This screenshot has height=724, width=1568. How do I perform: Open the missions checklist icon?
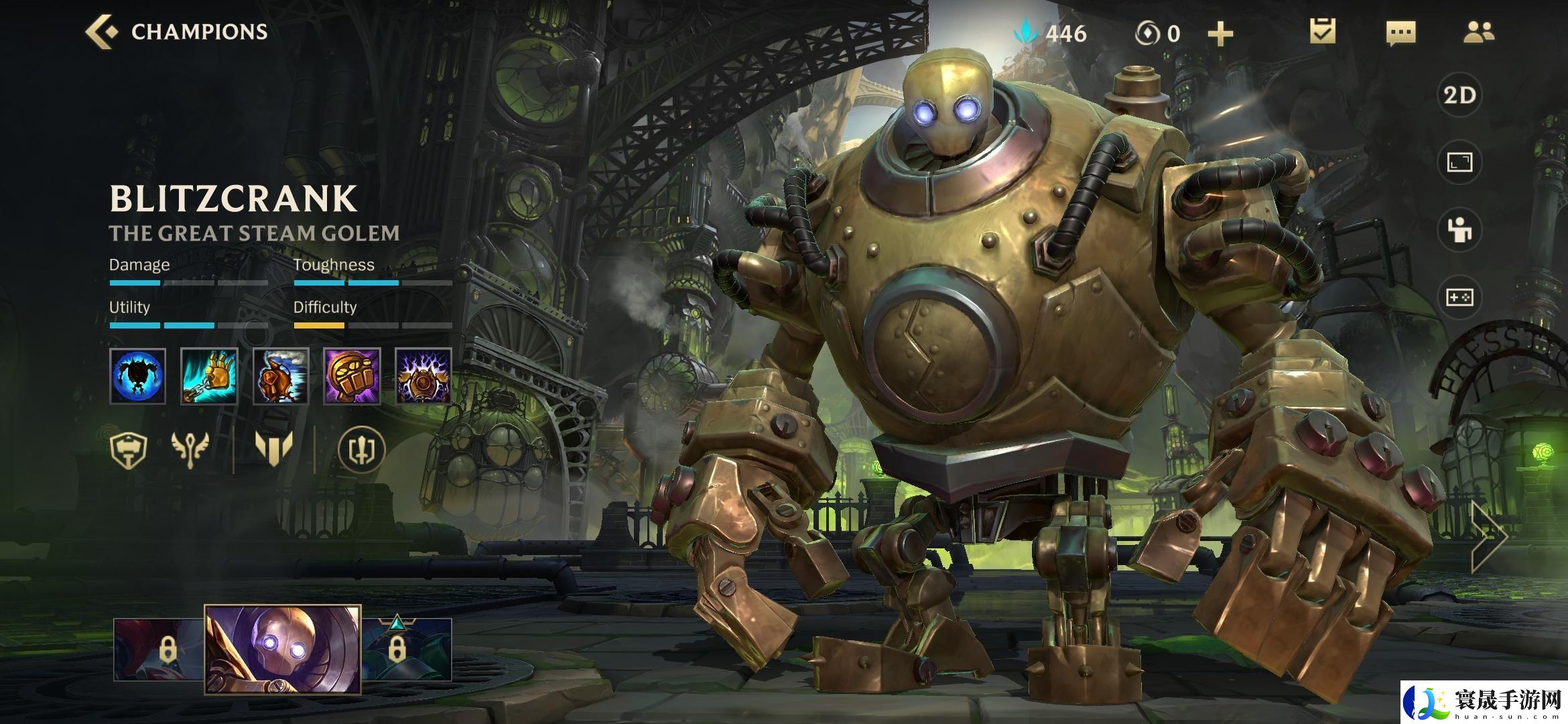(1323, 32)
